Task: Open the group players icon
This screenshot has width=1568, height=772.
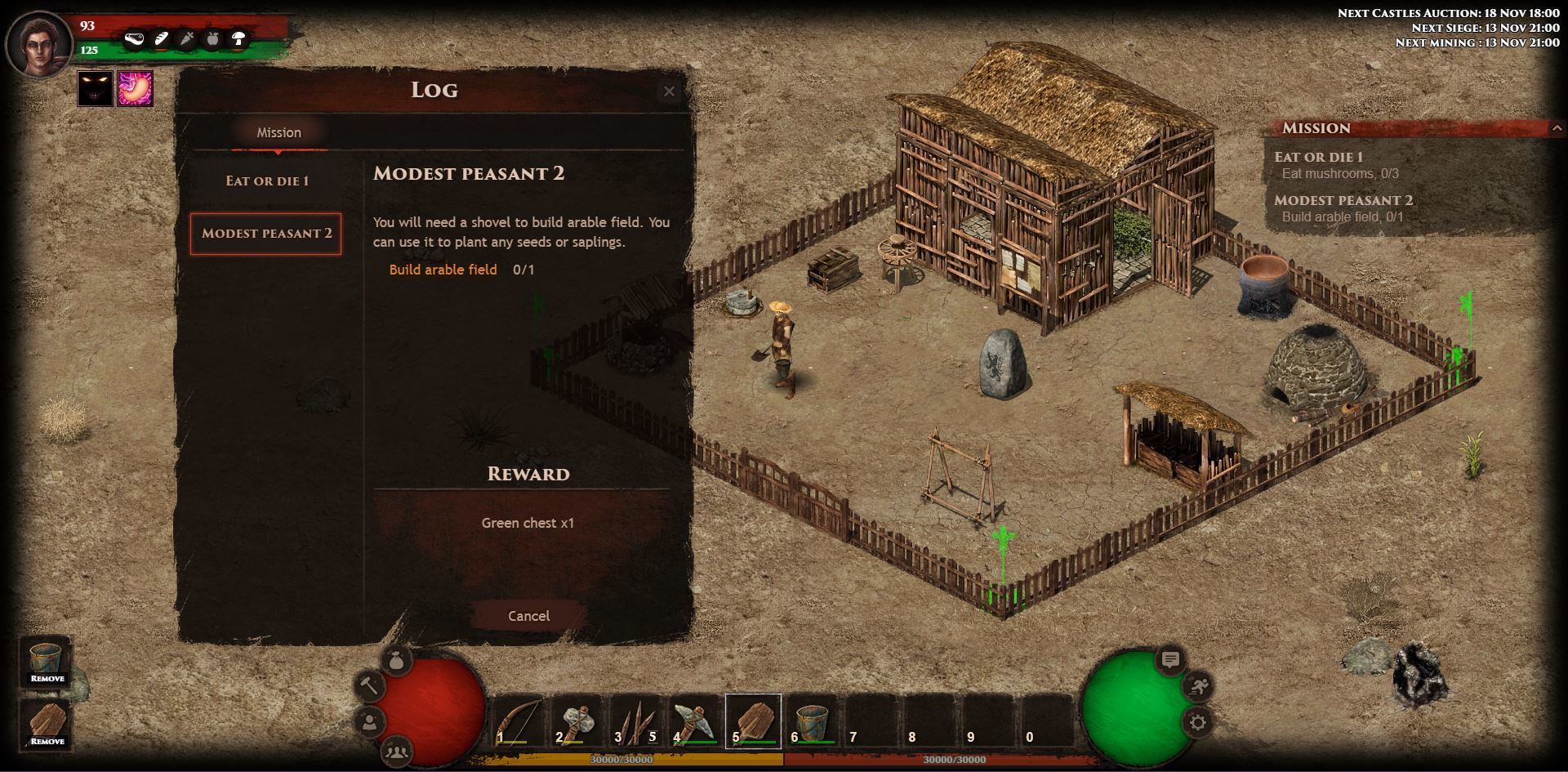Action: 397,750
